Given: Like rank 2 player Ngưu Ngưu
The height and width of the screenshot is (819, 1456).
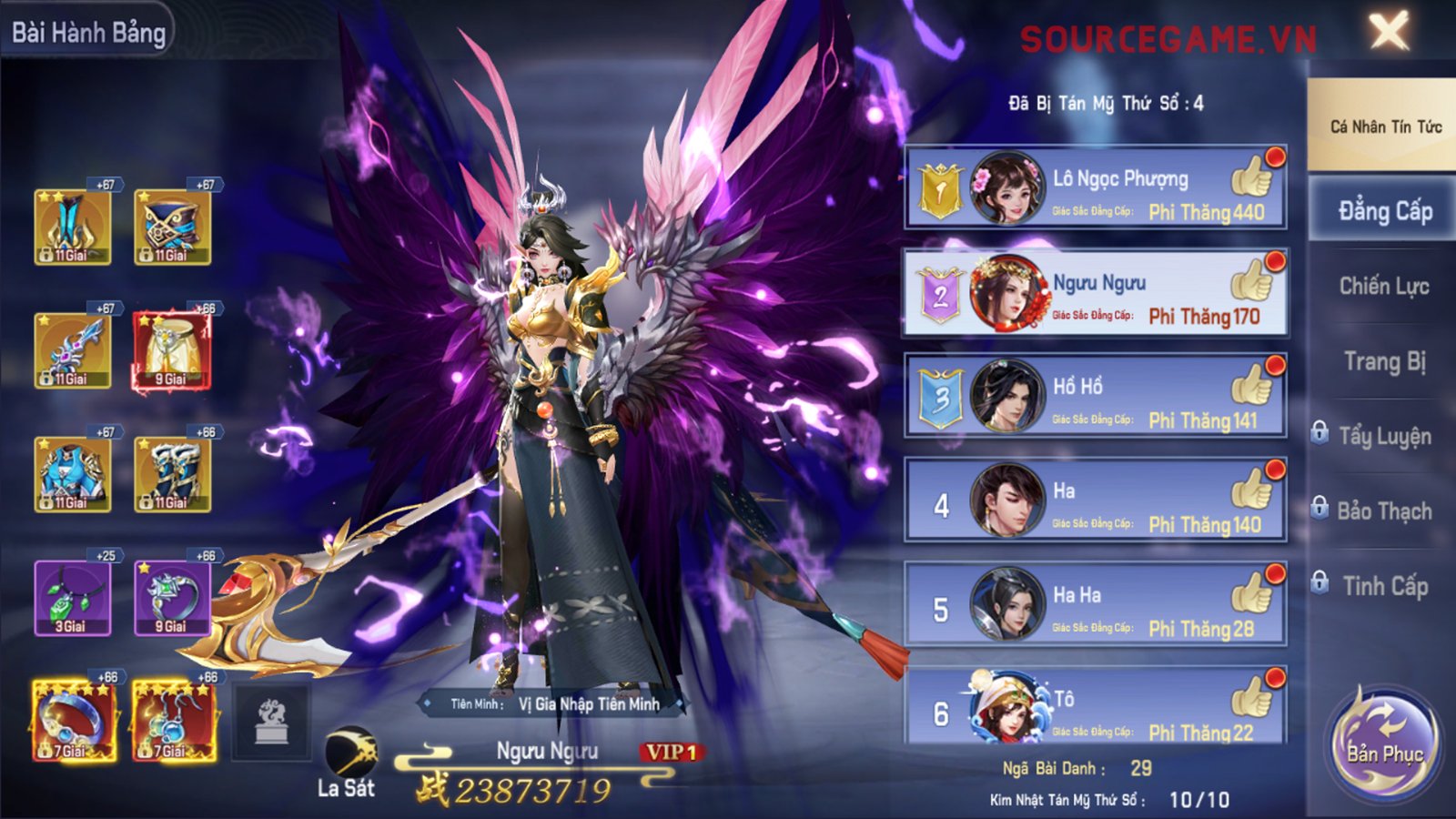Looking at the screenshot, I should 1253,280.
